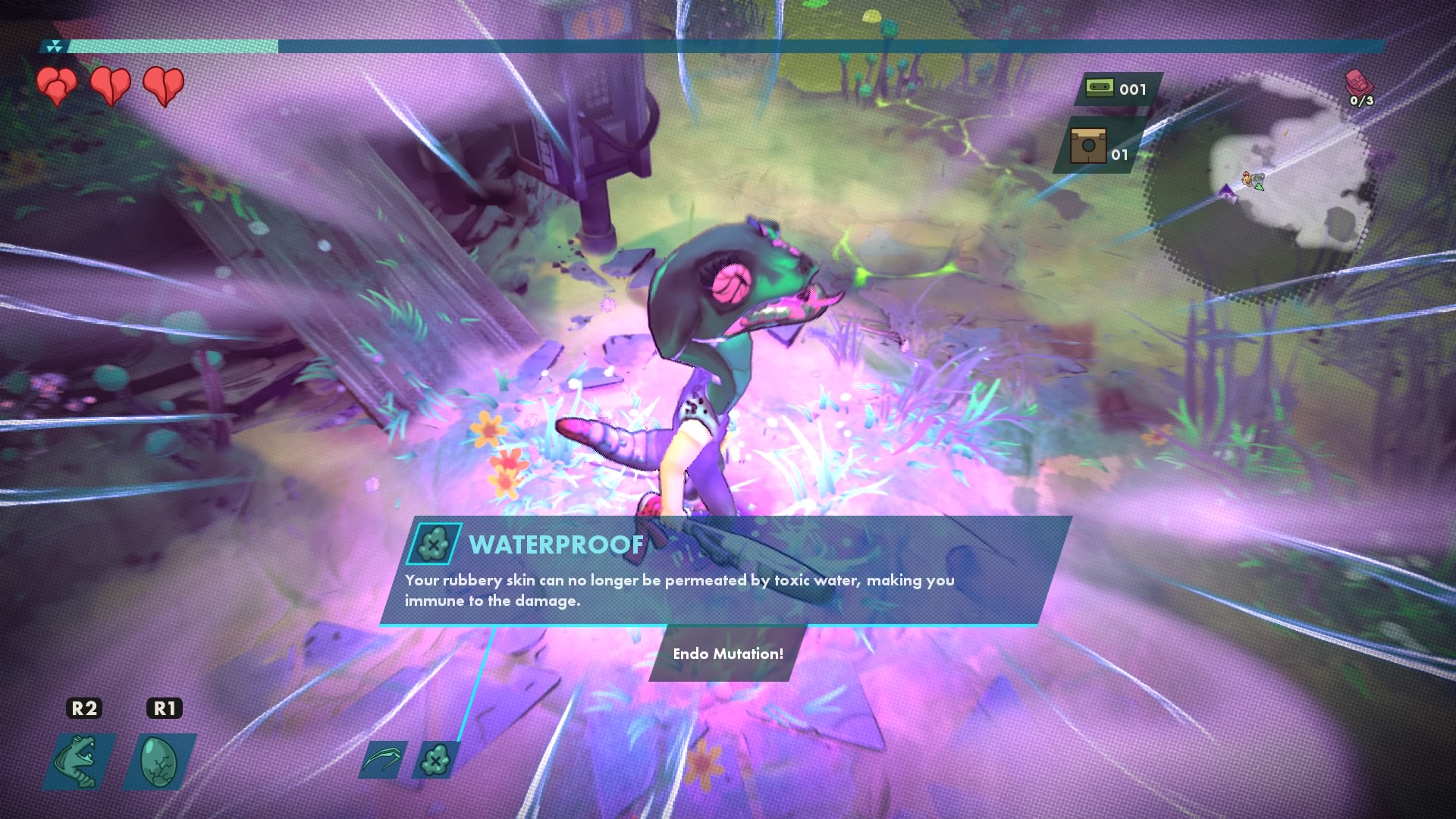
Task: Click the Endo Mutation! label
Action: pyautogui.click(x=728, y=654)
